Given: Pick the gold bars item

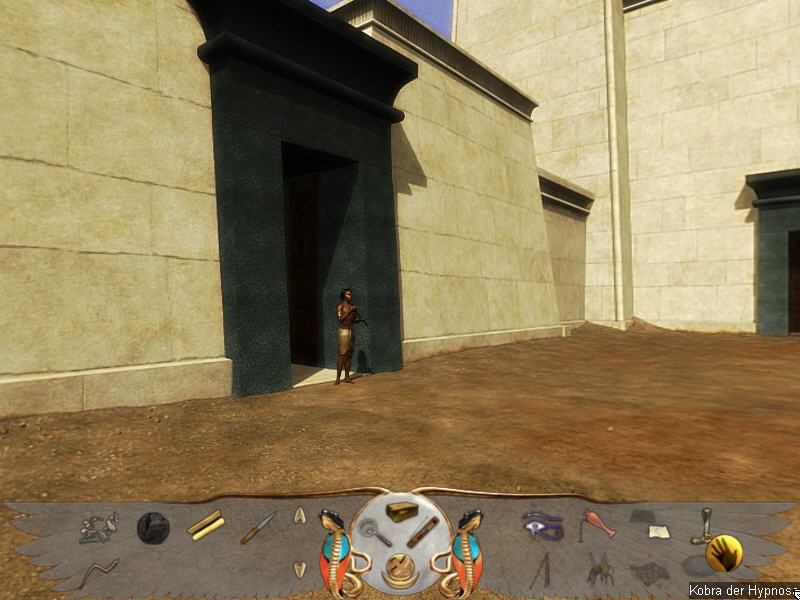Looking at the screenshot, I should tap(206, 525).
